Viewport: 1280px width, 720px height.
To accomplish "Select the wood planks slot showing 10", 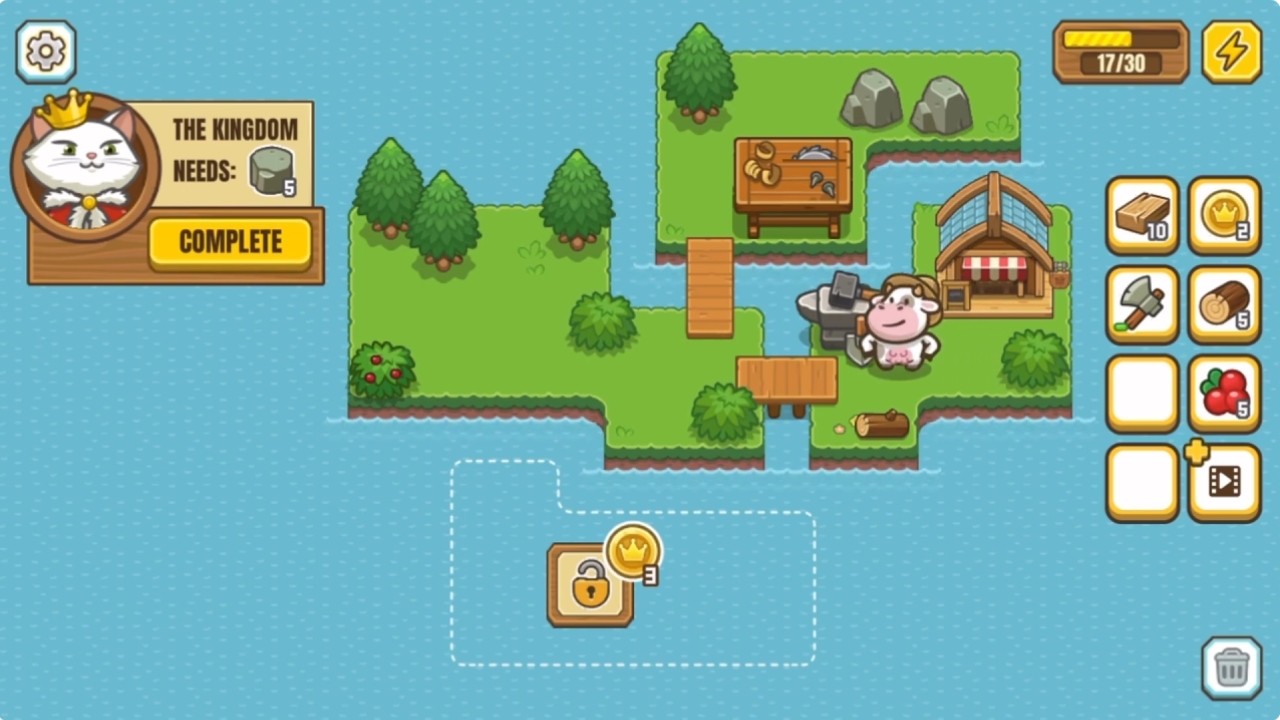I will click(x=1141, y=216).
